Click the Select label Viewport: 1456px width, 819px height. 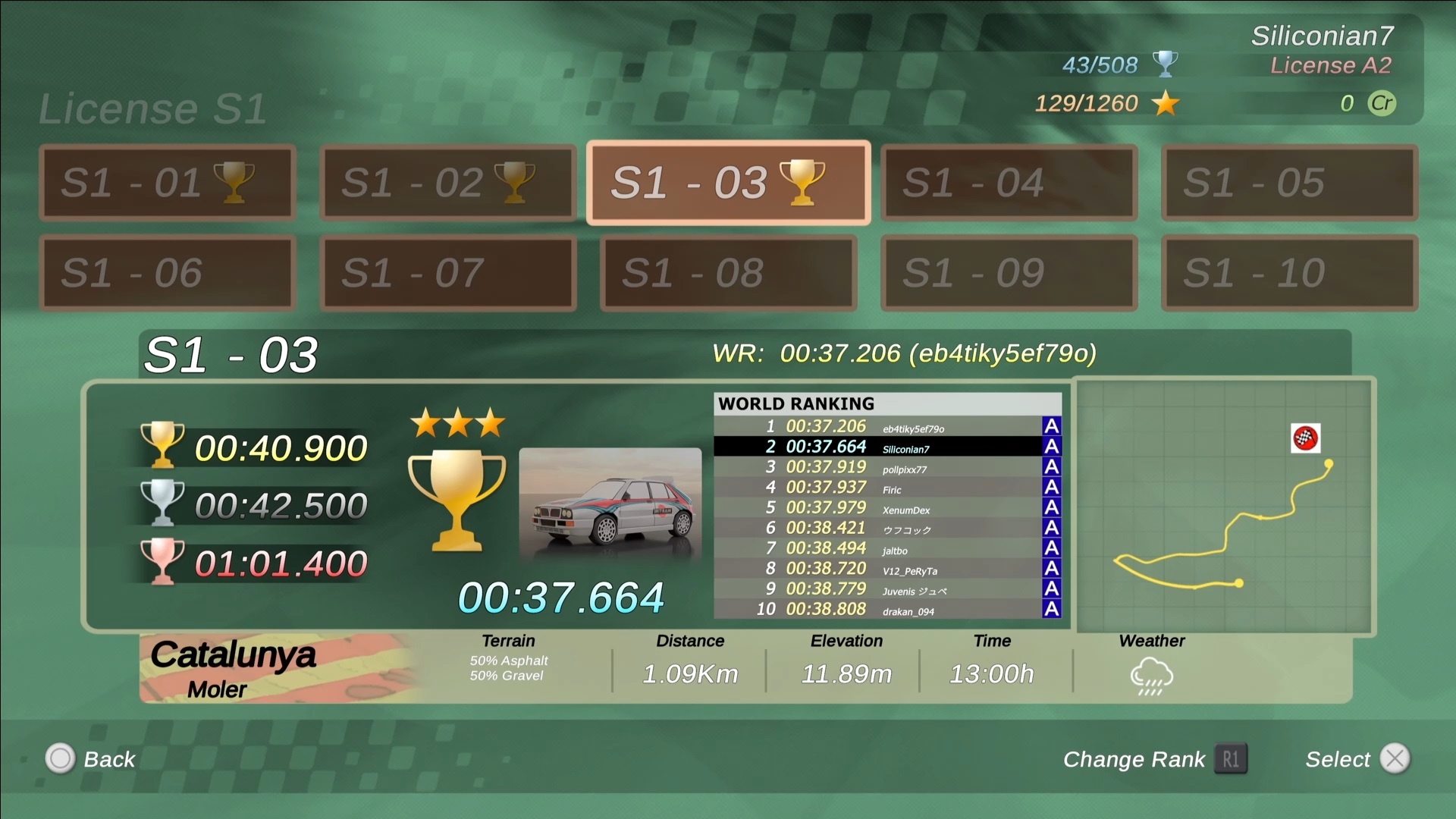(1338, 759)
